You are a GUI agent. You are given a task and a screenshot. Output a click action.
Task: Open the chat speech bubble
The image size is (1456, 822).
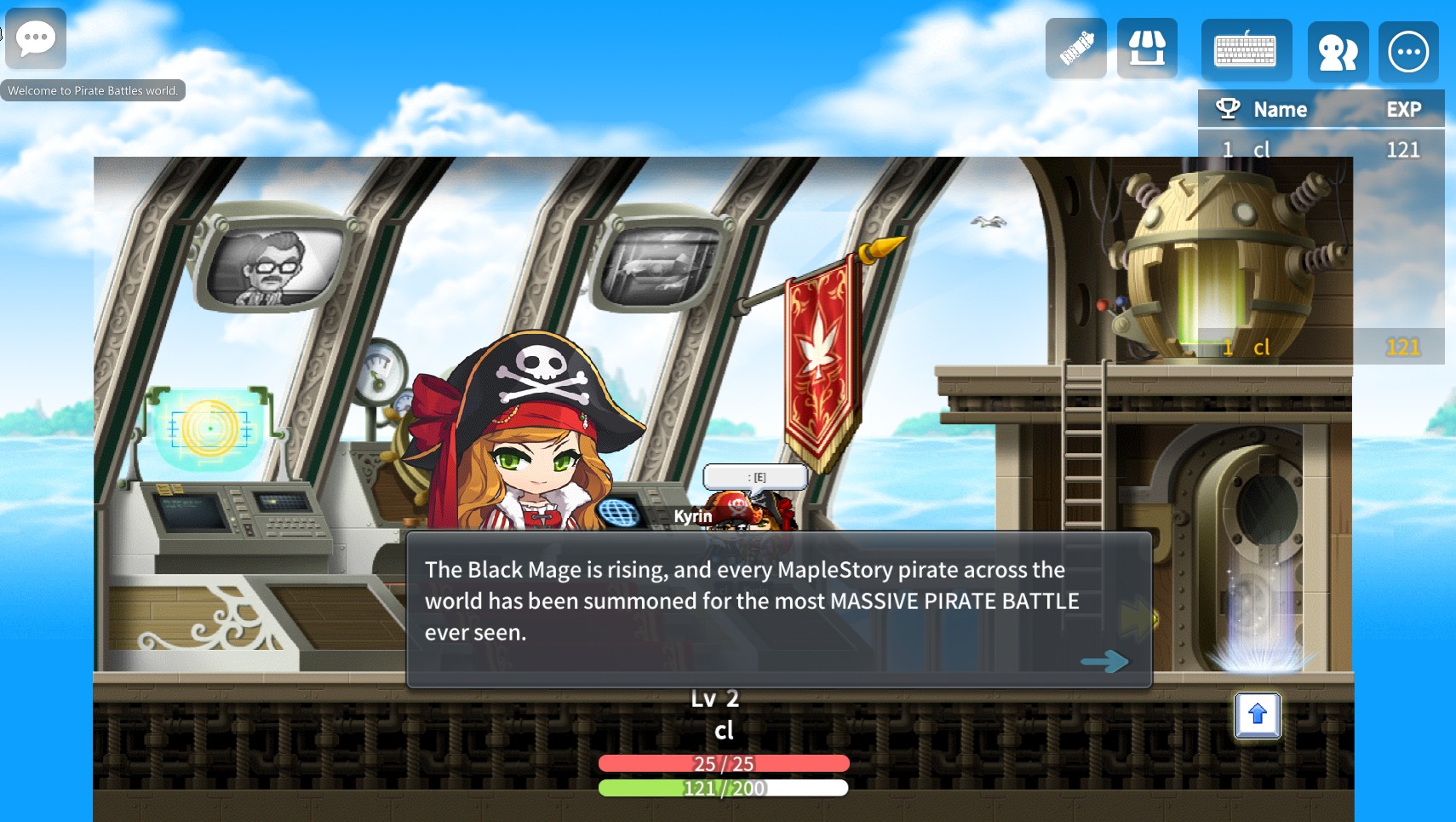point(36,38)
